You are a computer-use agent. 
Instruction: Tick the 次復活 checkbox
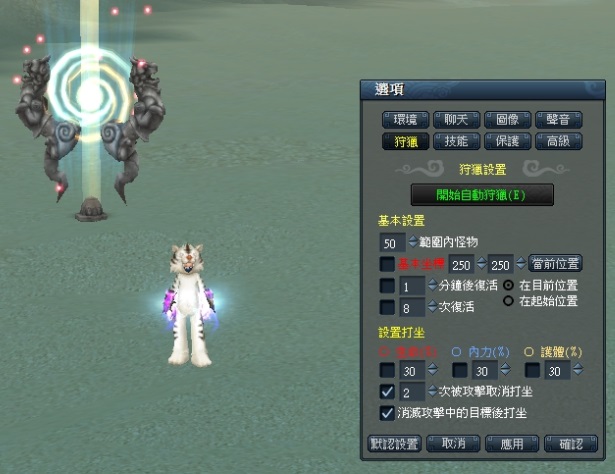(386, 308)
